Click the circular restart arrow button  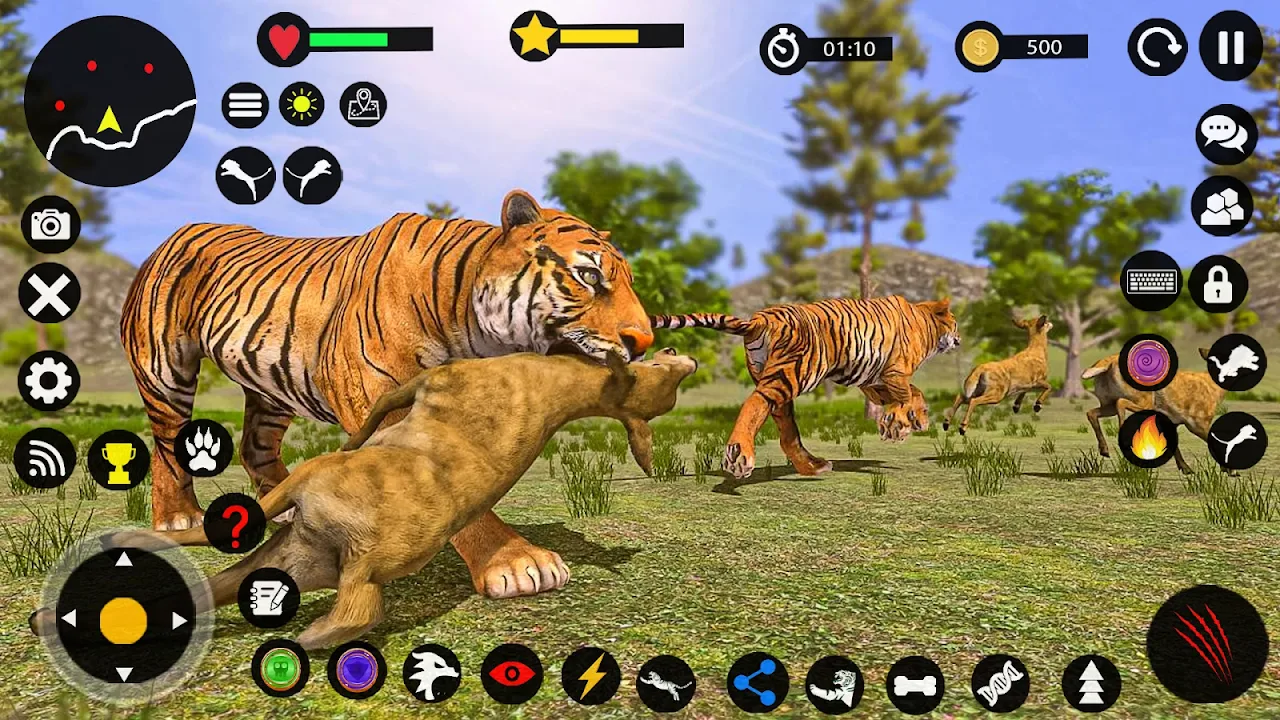pyautogui.click(x=1157, y=47)
